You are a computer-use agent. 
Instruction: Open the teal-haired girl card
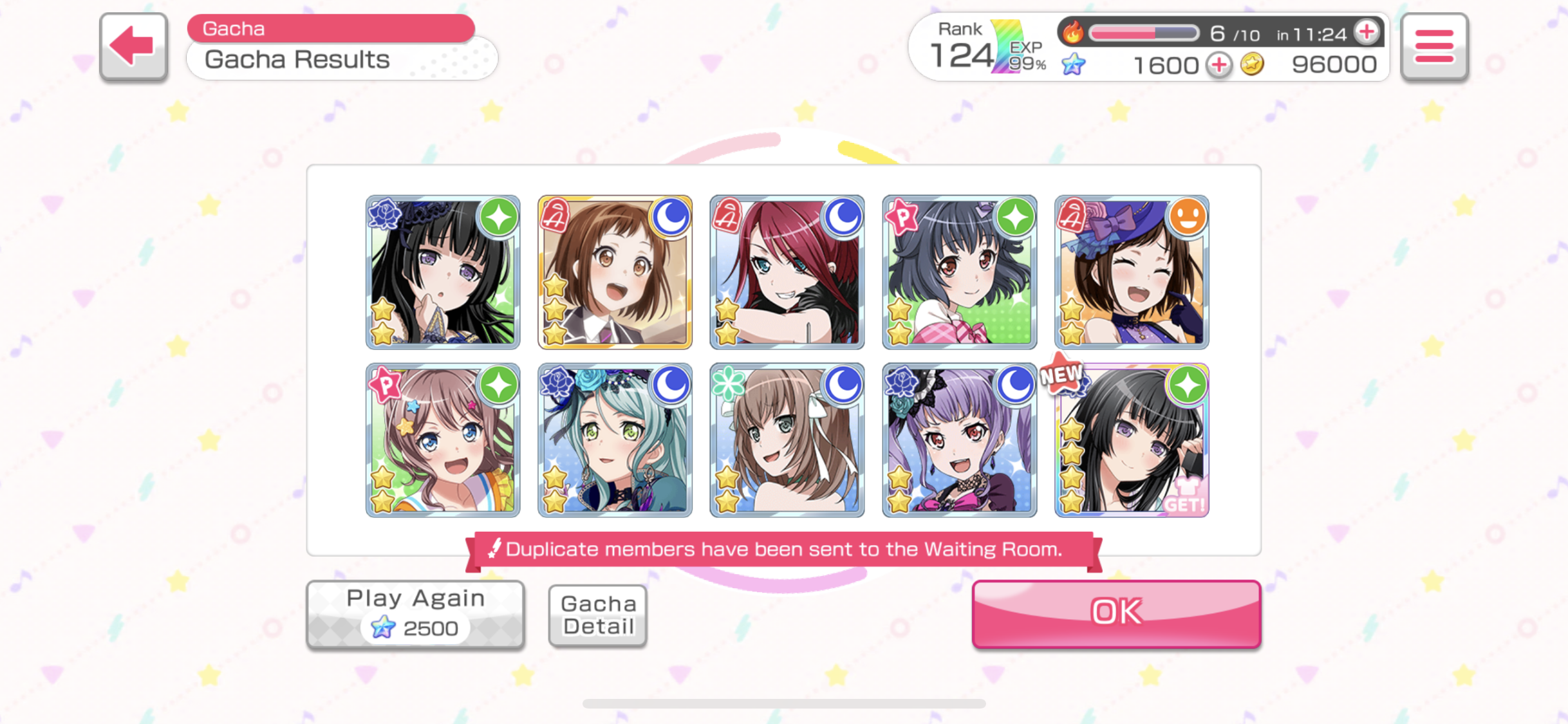[x=615, y=440]
